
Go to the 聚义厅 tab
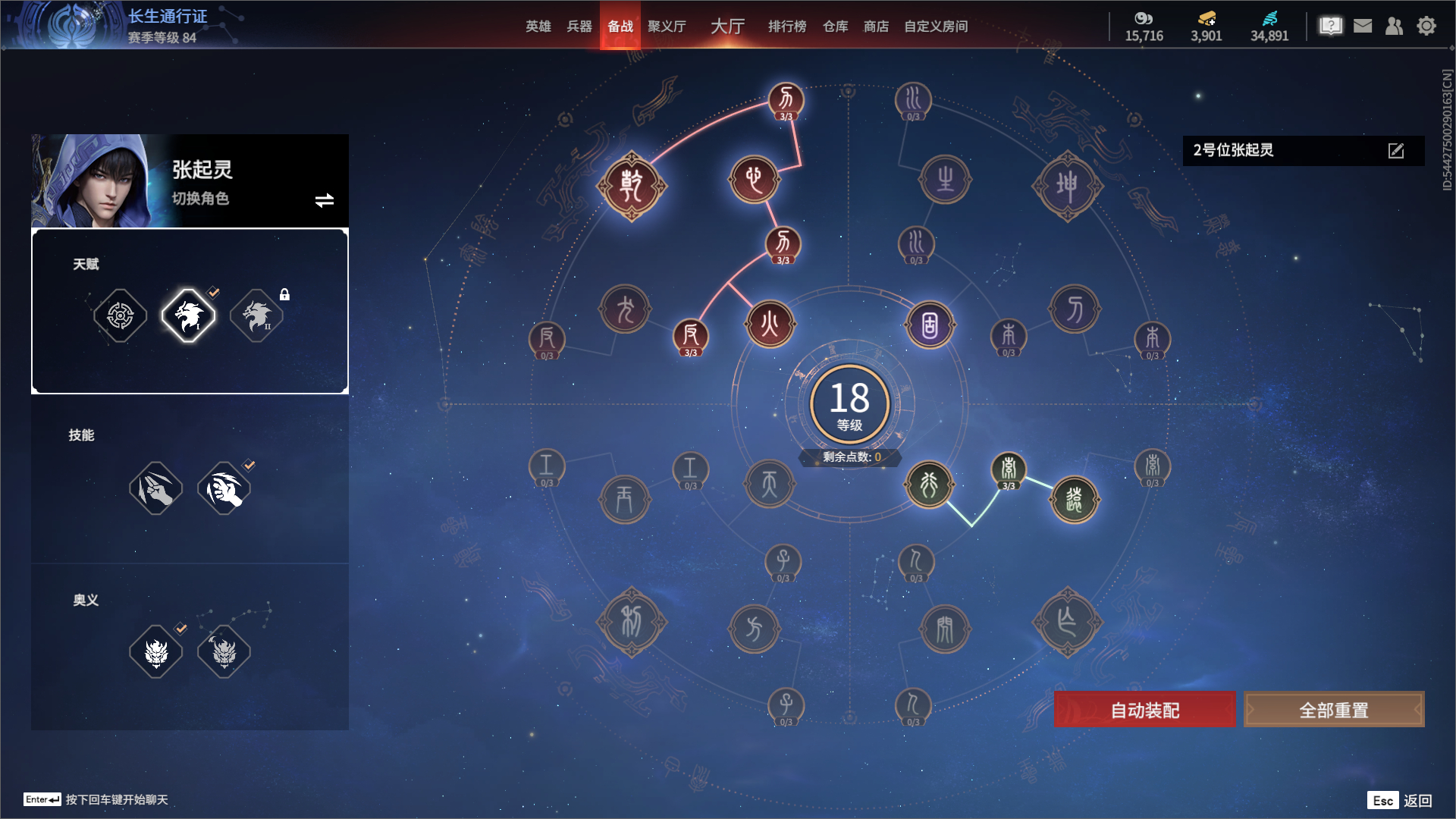667,27
